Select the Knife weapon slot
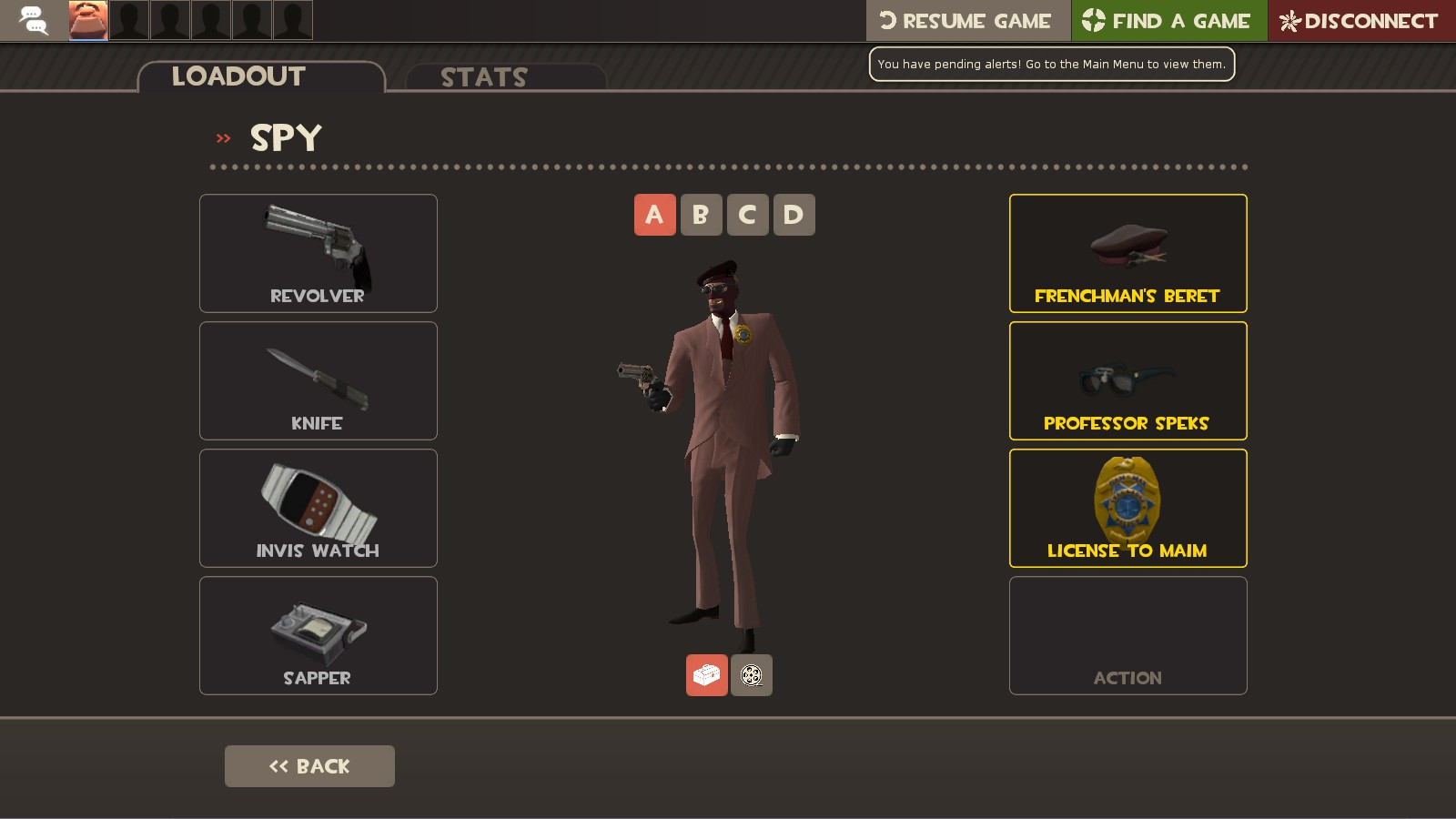Image resolution: width=1456 pixels, height=819 pixels. pos(318,380)
